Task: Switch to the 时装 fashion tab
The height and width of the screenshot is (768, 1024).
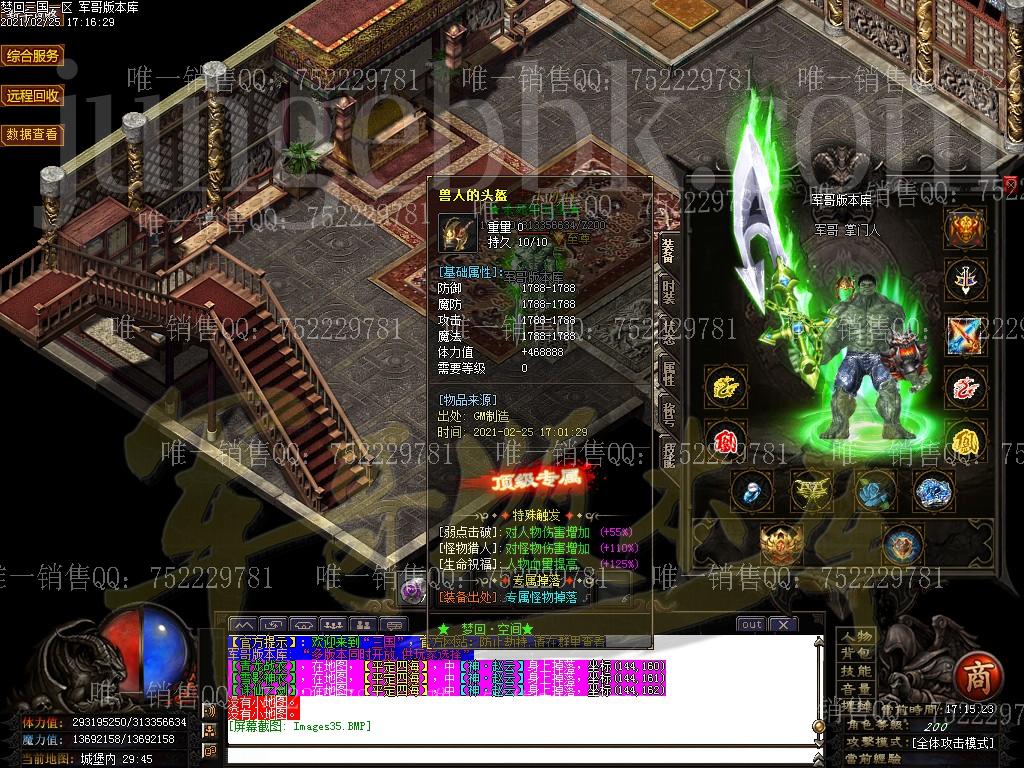Action: 668,291
